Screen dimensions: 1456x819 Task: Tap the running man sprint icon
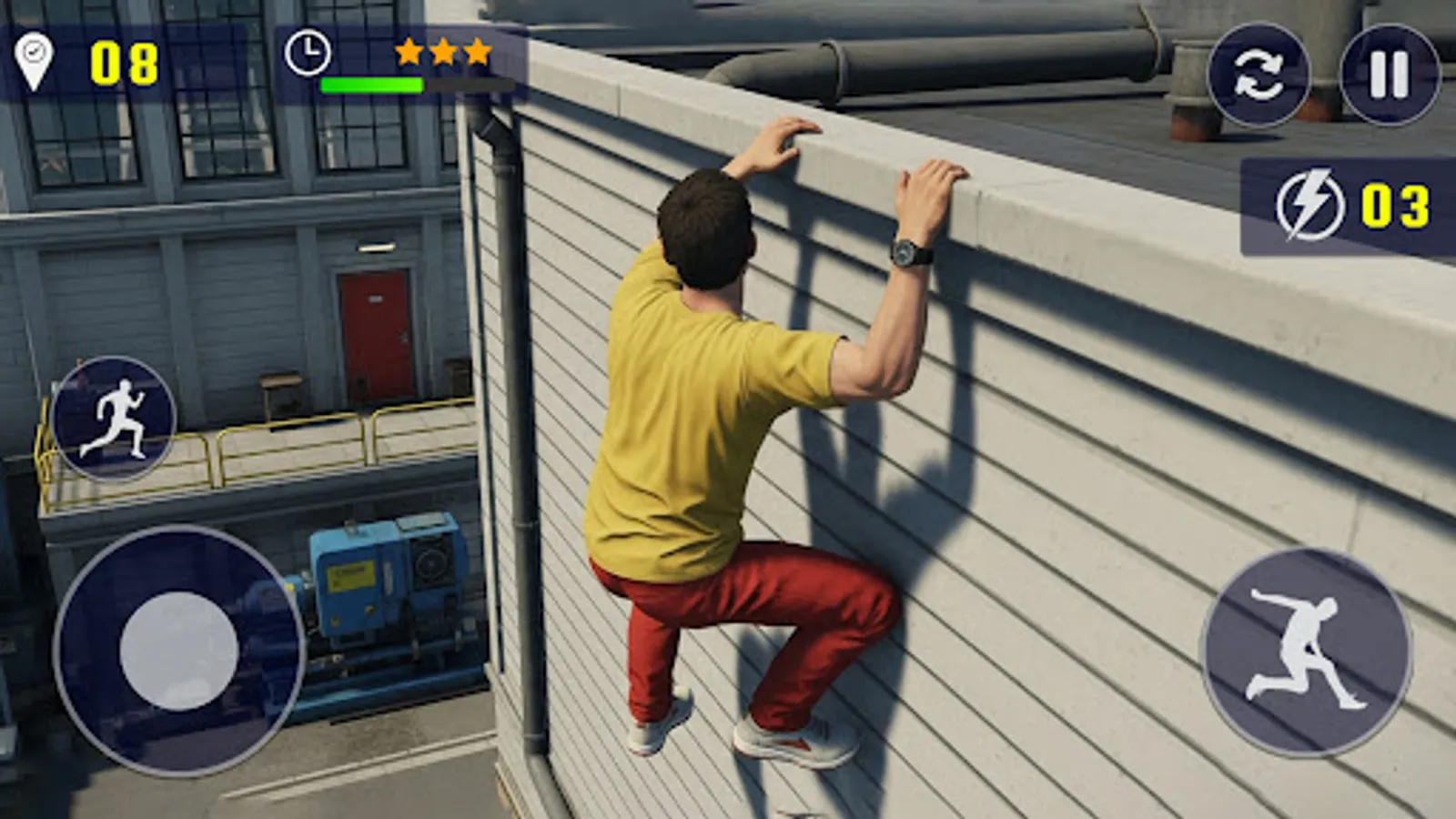click(x=116, y=417)
